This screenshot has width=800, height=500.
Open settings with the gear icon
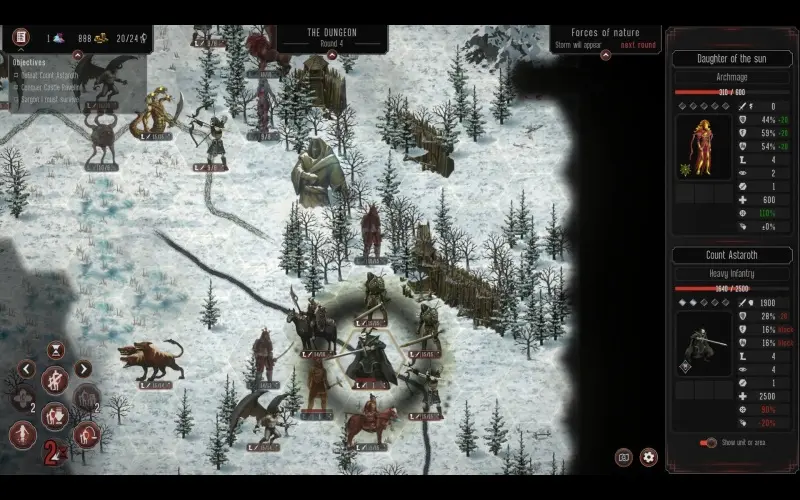click(x=649, y=457)
